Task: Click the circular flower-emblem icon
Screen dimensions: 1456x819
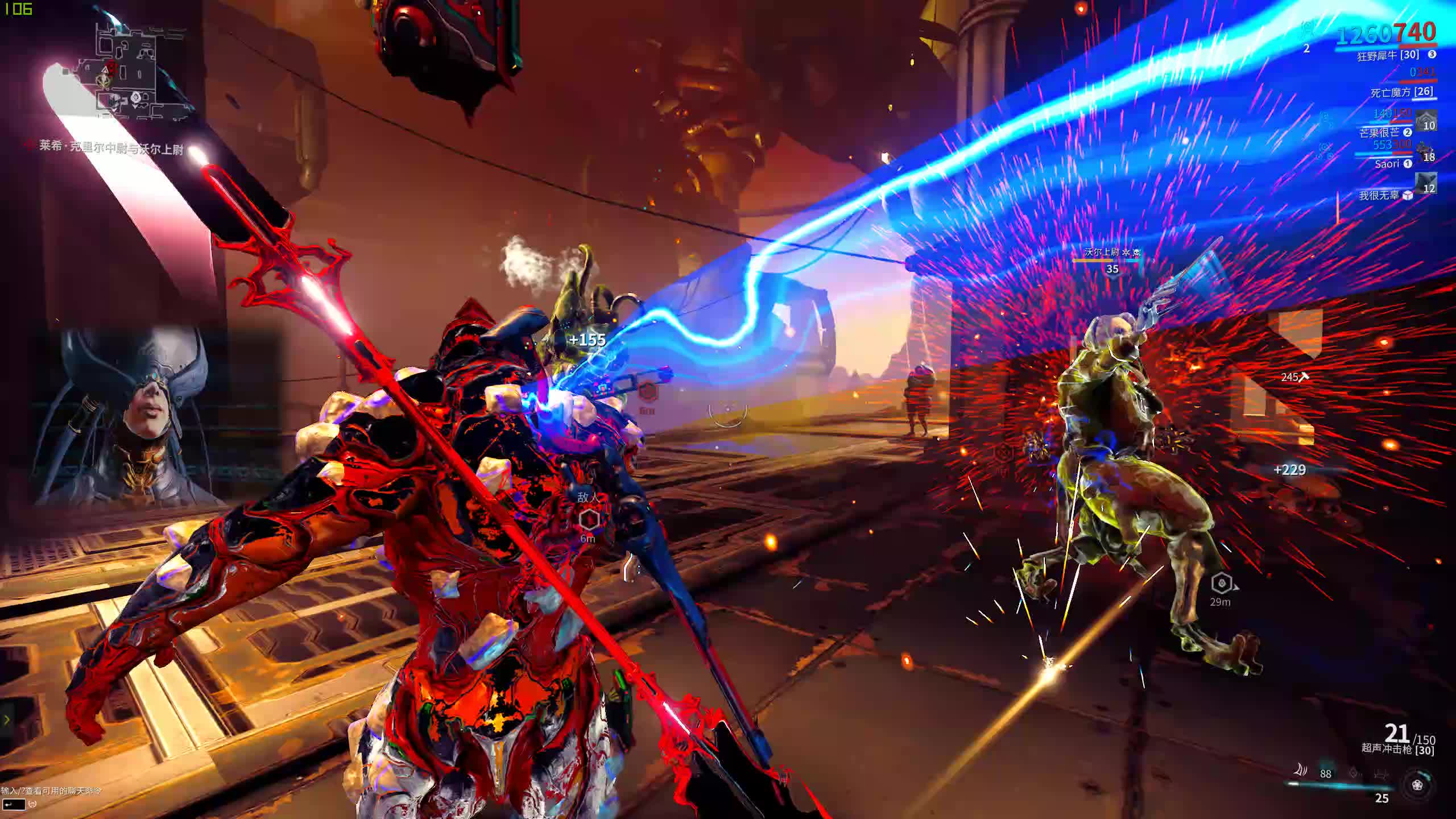Action: click(1418, 785)
